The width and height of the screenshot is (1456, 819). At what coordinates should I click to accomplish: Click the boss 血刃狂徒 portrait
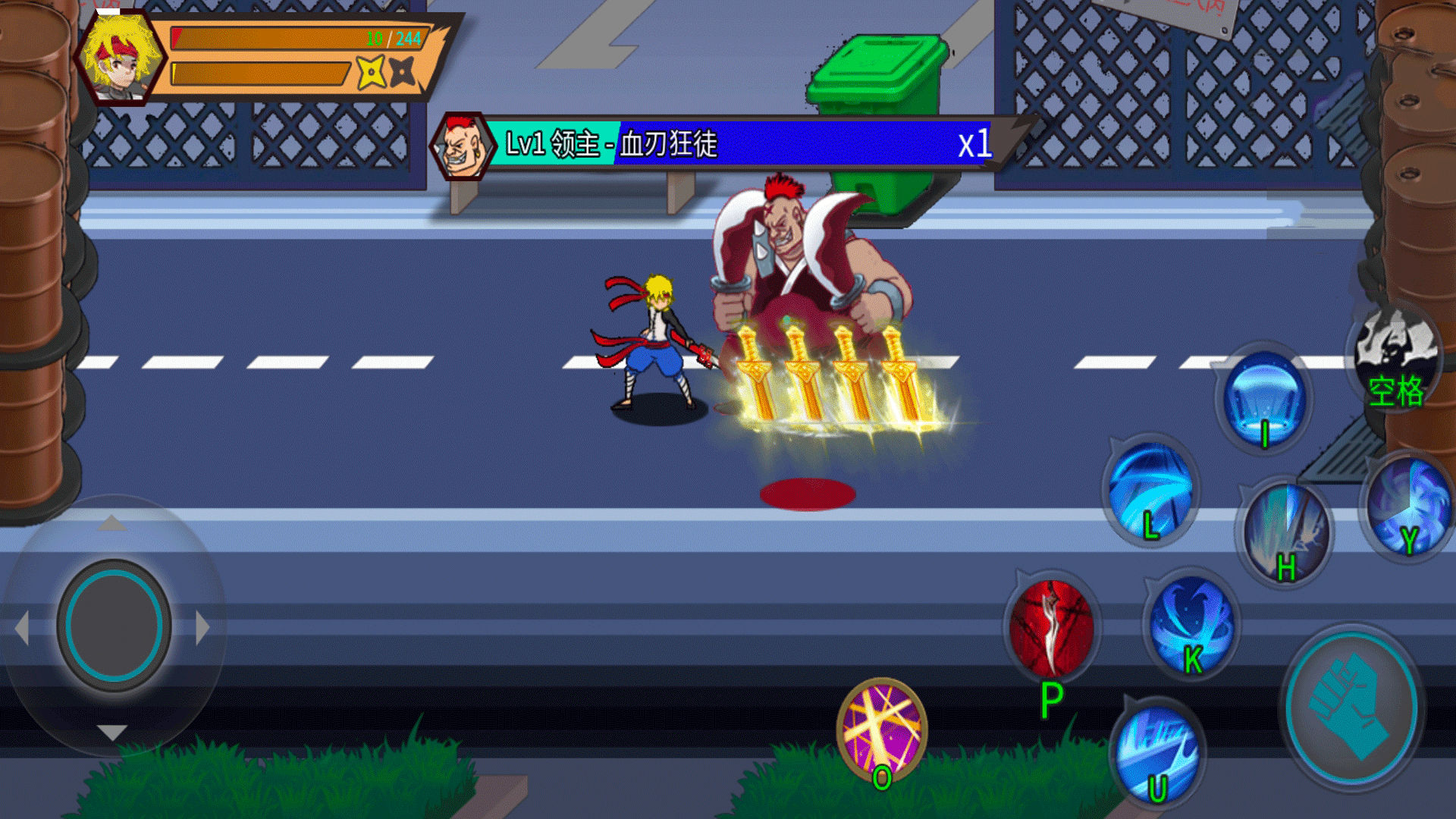coord(461,146)
